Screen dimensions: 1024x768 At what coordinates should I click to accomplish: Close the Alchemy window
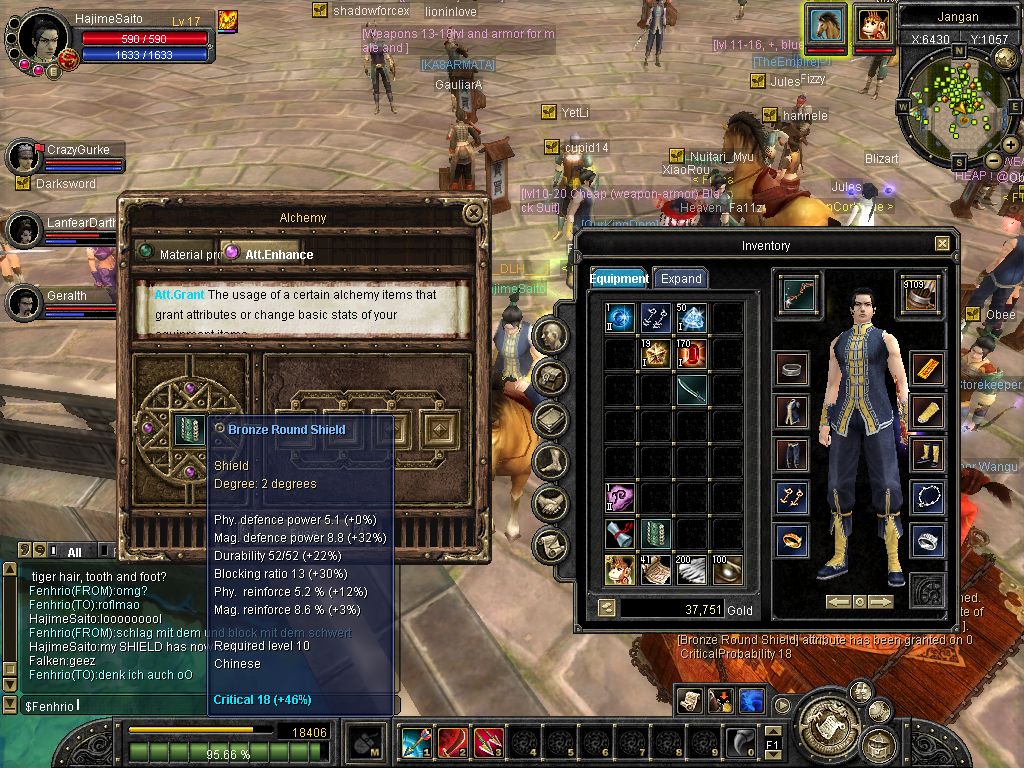(473, 213)
